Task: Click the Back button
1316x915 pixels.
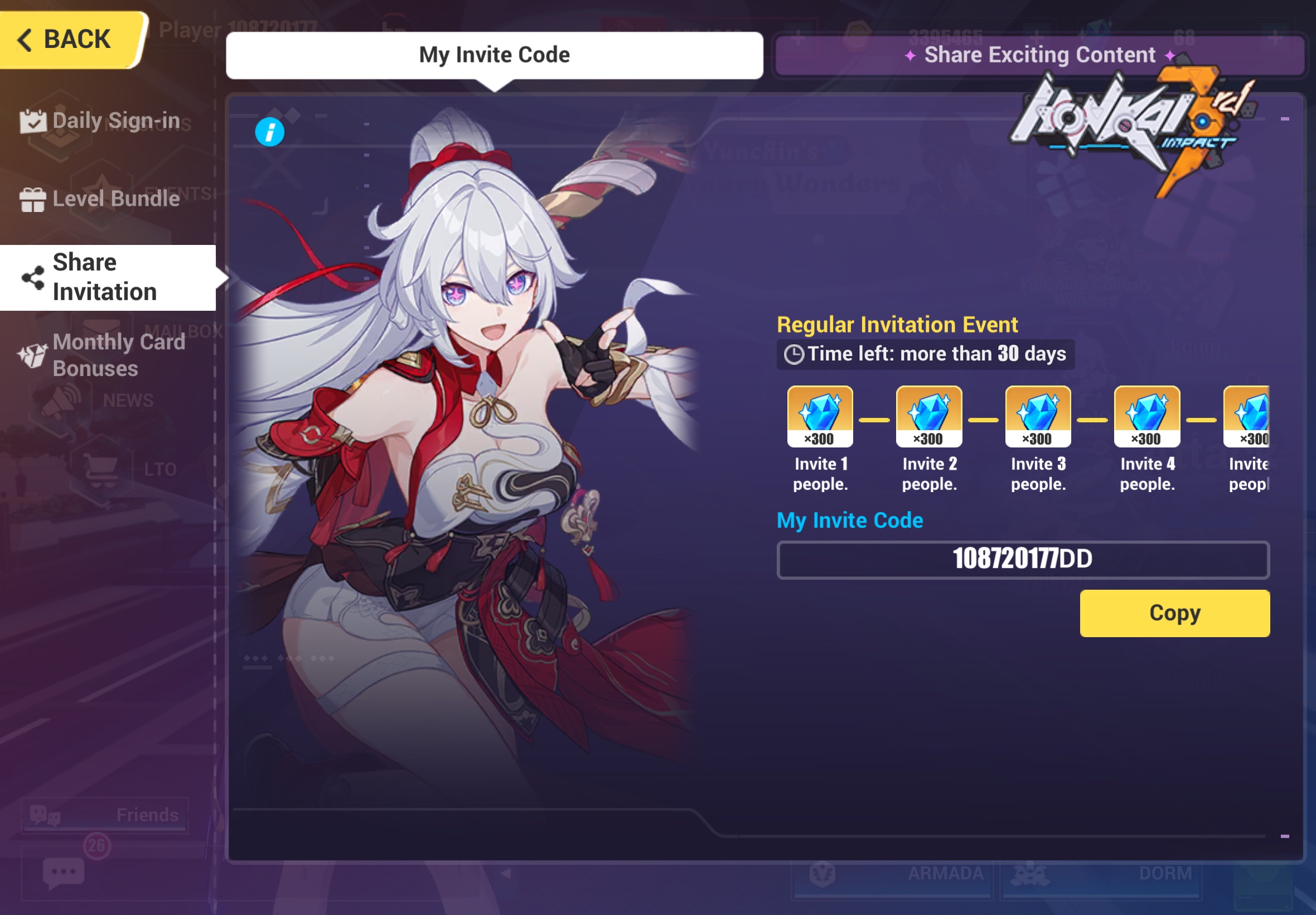Action: 66,39
